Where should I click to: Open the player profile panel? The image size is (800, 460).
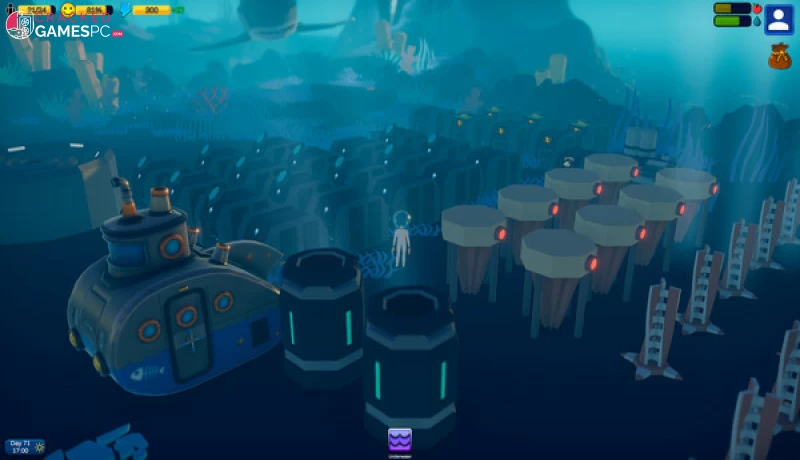click(x=778, y=19)
